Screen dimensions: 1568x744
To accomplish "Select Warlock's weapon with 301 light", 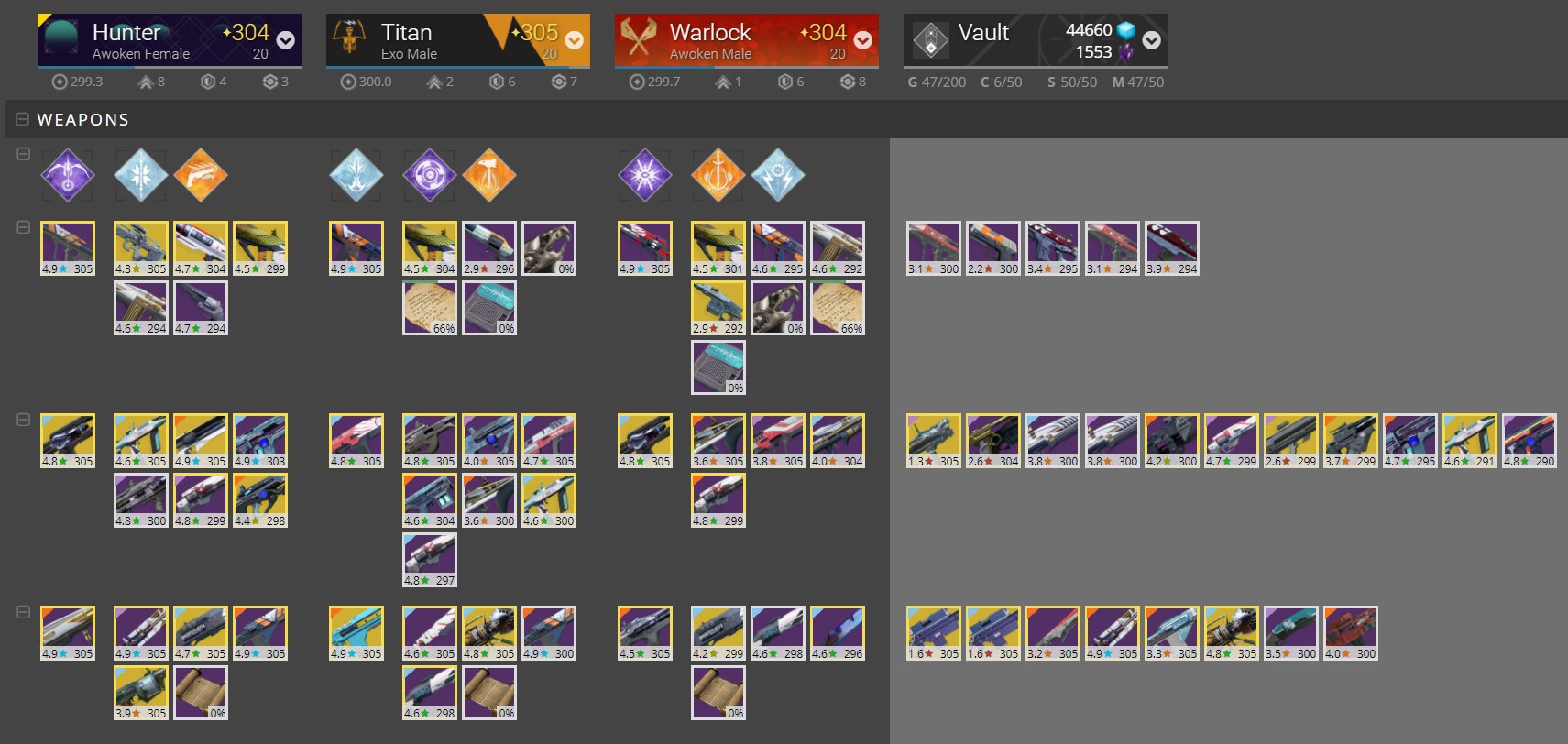I will point(718,247).
